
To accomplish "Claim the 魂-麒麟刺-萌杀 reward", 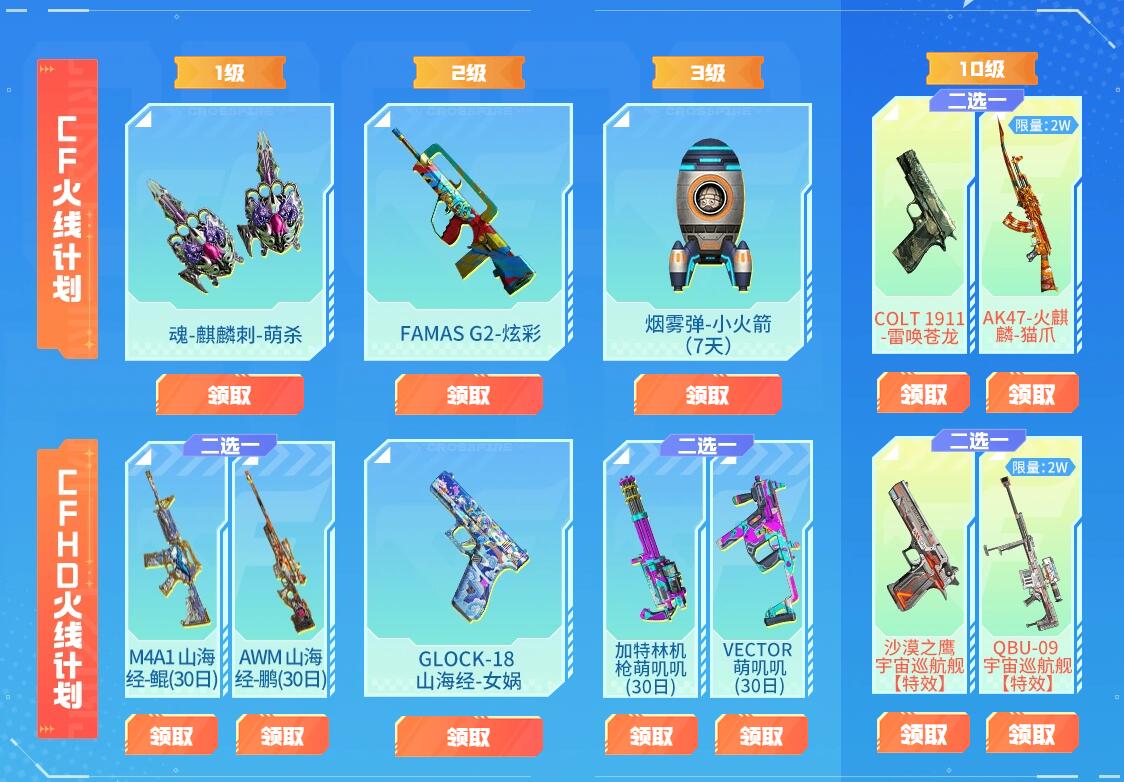I will (x=230, y=395).
